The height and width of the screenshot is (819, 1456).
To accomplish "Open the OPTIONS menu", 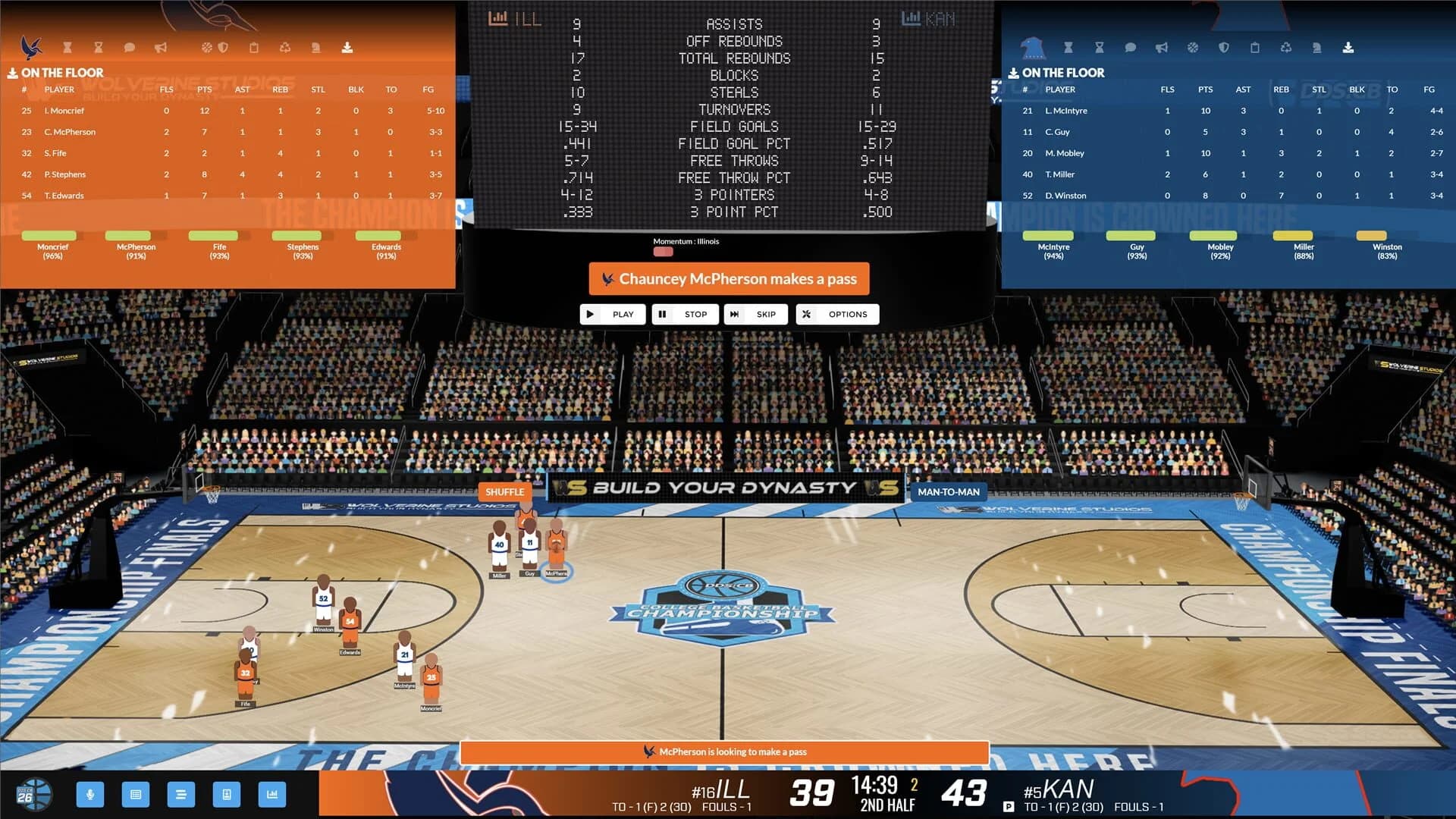I will point(837,314).
